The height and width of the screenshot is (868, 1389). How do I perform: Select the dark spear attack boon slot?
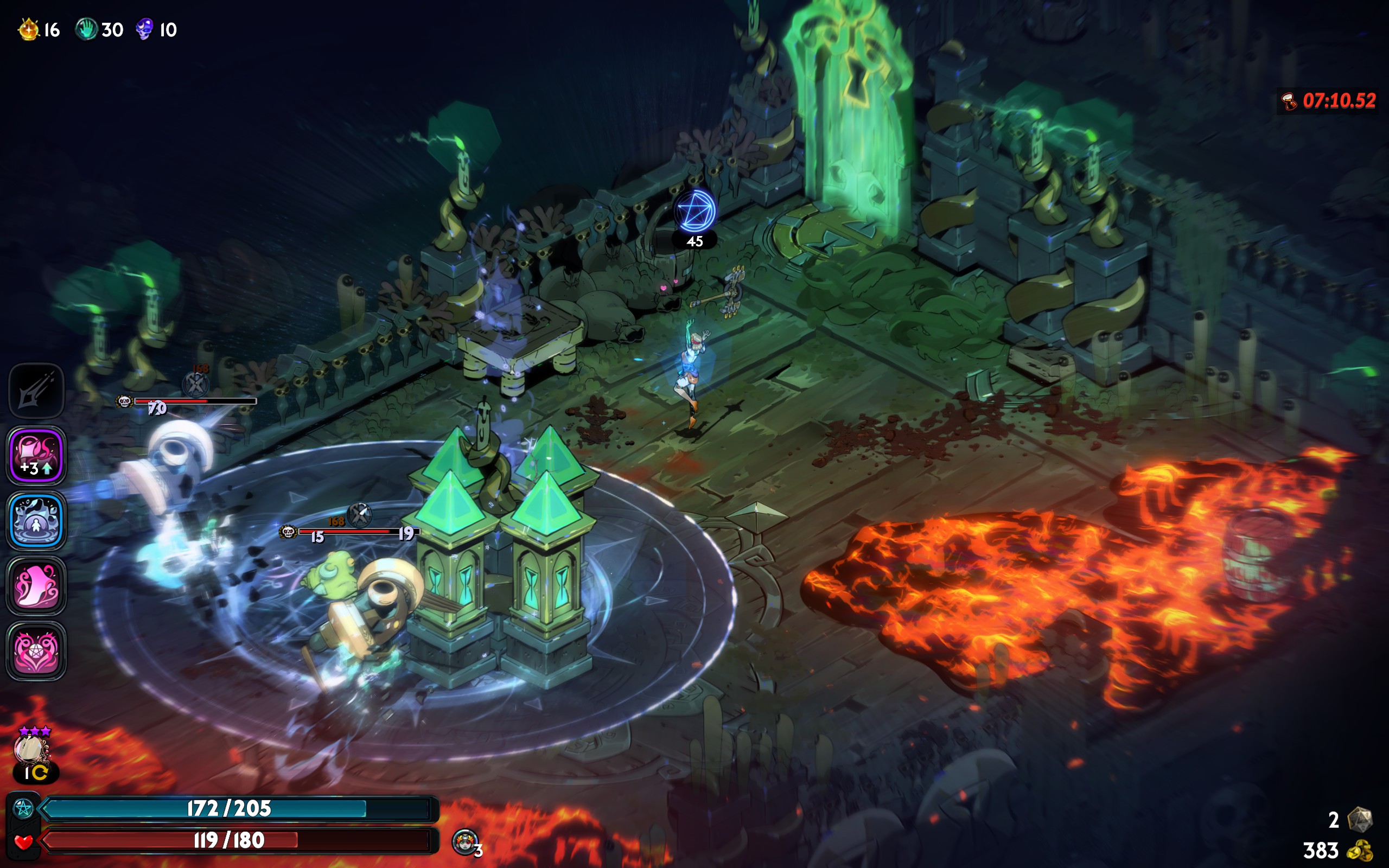pyautogui.click(x=36, y=392)
